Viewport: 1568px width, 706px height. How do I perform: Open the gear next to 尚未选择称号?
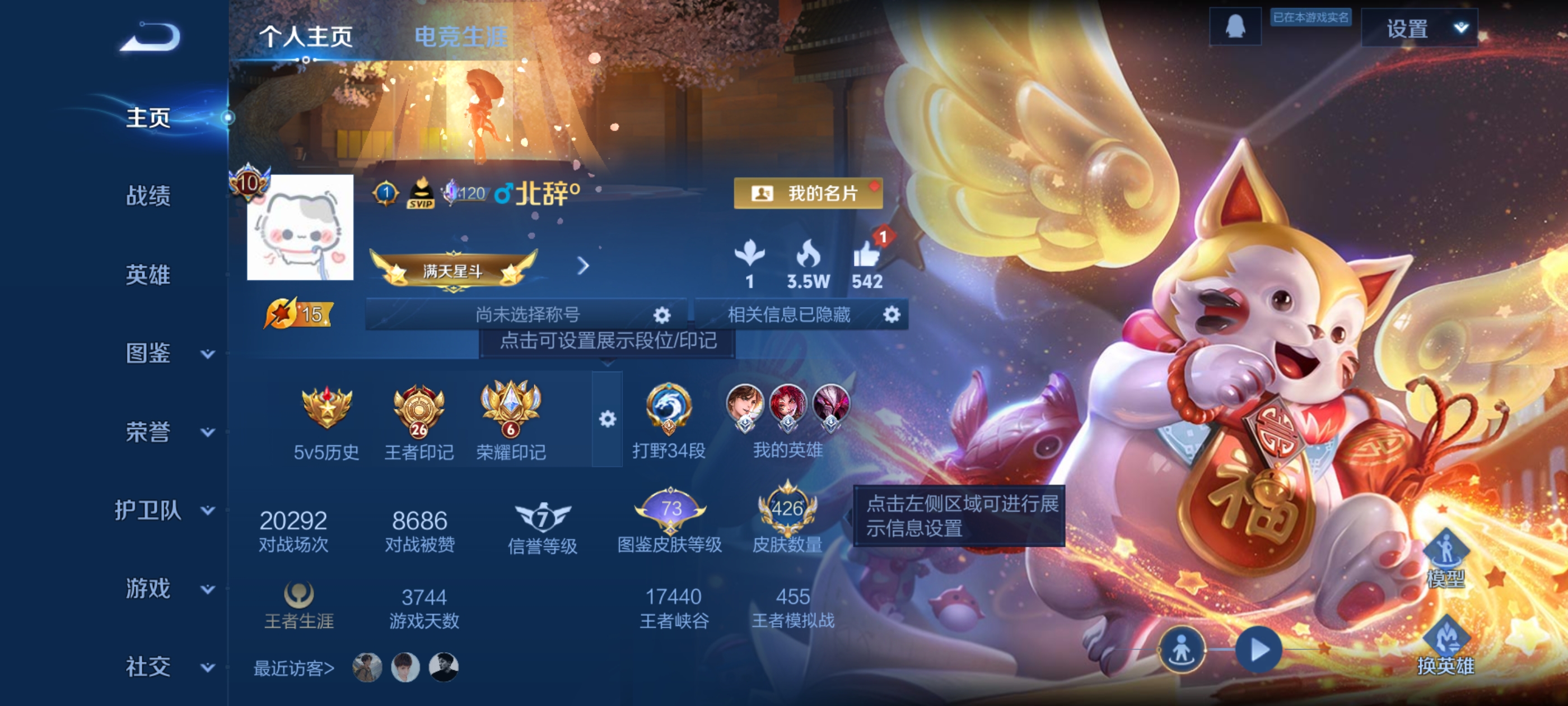click(663, 314)
